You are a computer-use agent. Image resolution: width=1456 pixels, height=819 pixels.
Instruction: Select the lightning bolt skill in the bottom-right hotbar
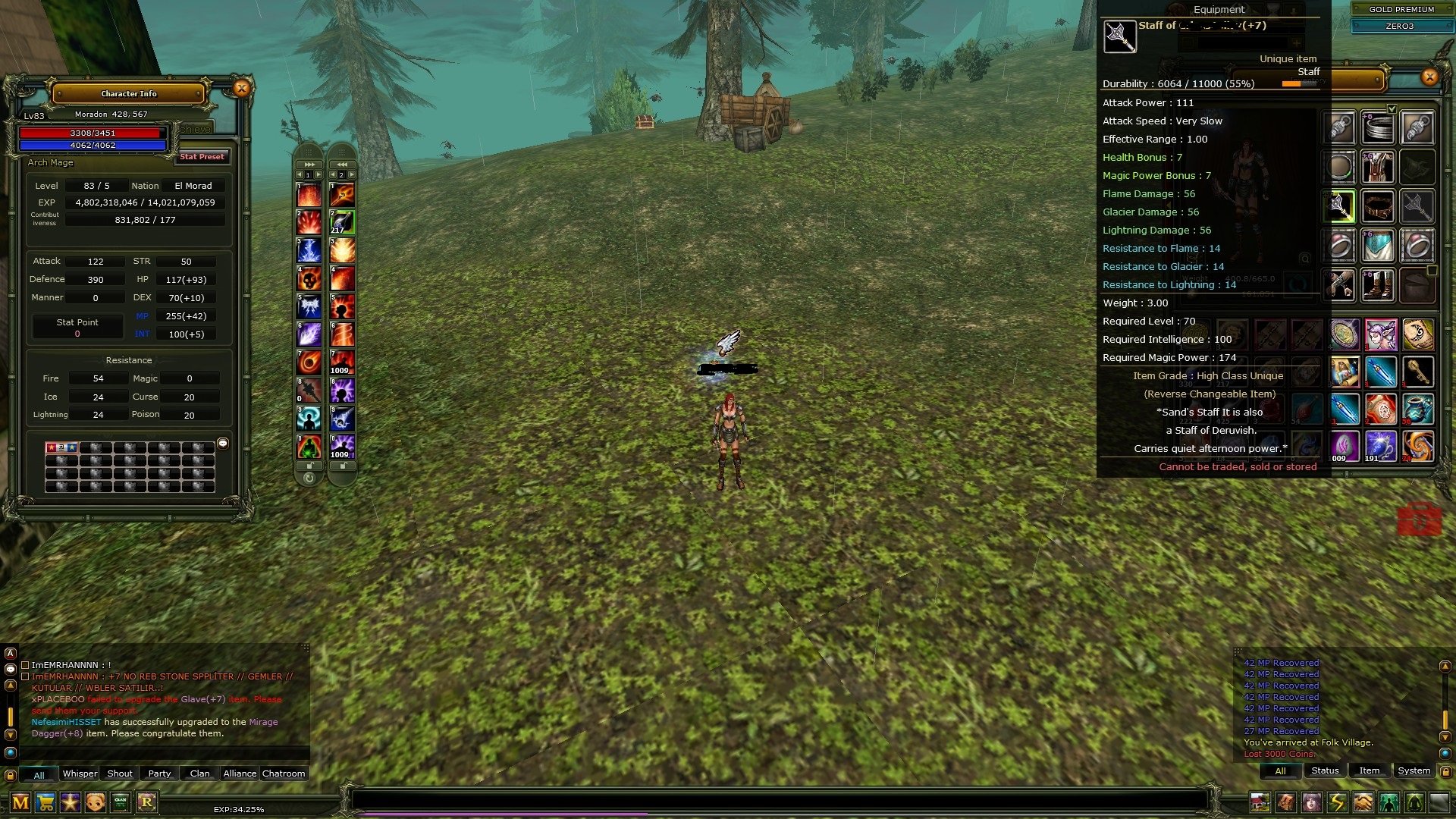point(1338,802)
